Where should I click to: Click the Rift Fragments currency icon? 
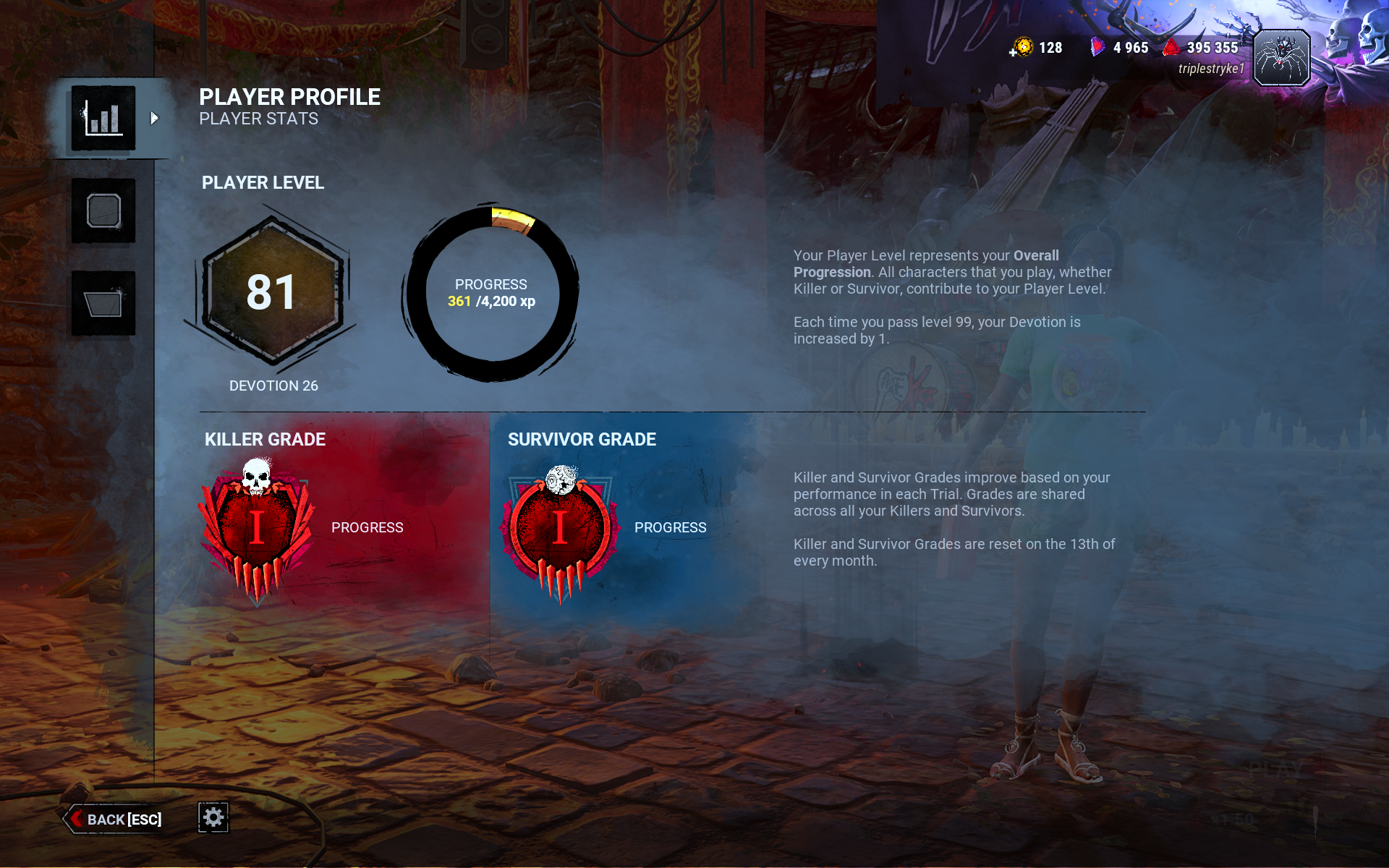1097,47
